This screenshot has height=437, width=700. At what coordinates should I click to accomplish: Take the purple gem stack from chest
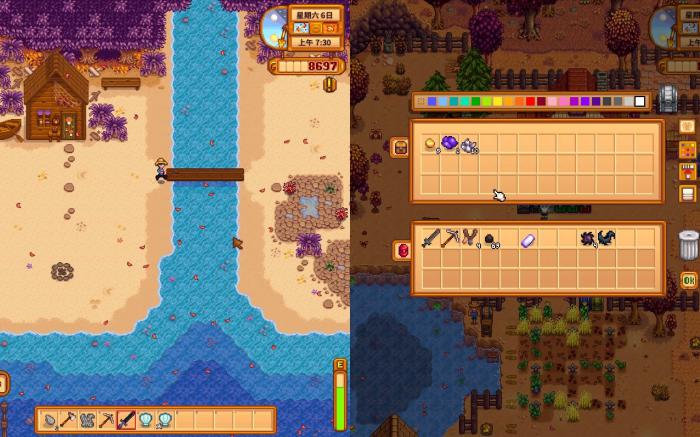[449, 145]
